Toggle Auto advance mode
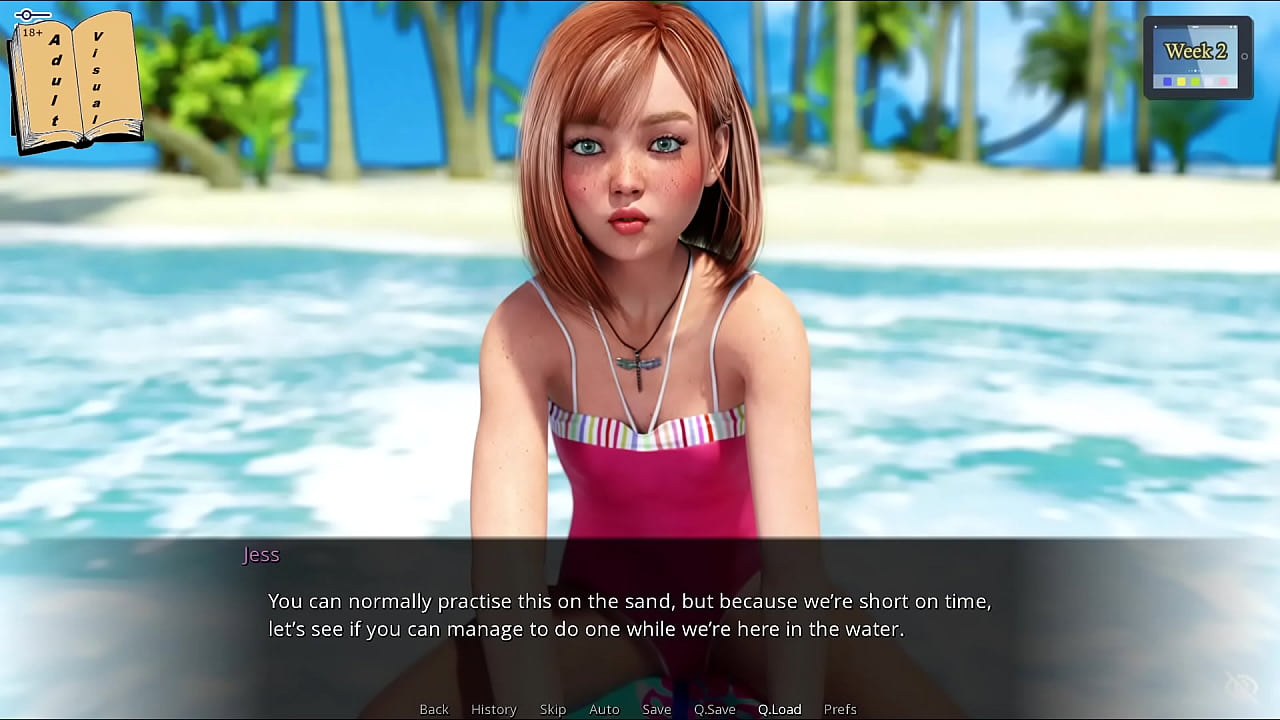 click(604, 709)
